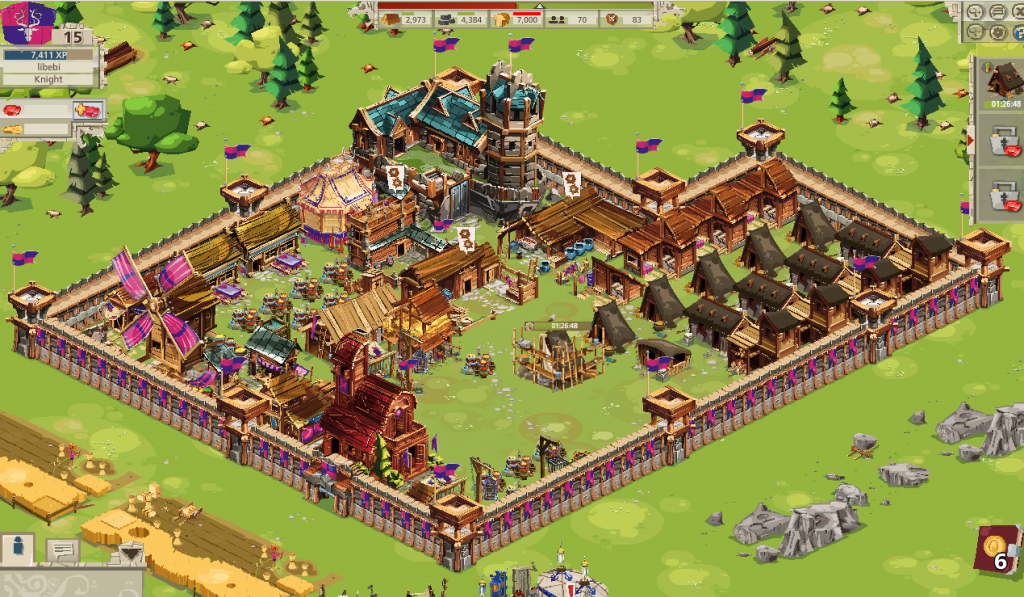Click the wood resource counter
The width and height of the screenshot is (1024, 597).
click(x=405, y=20)
